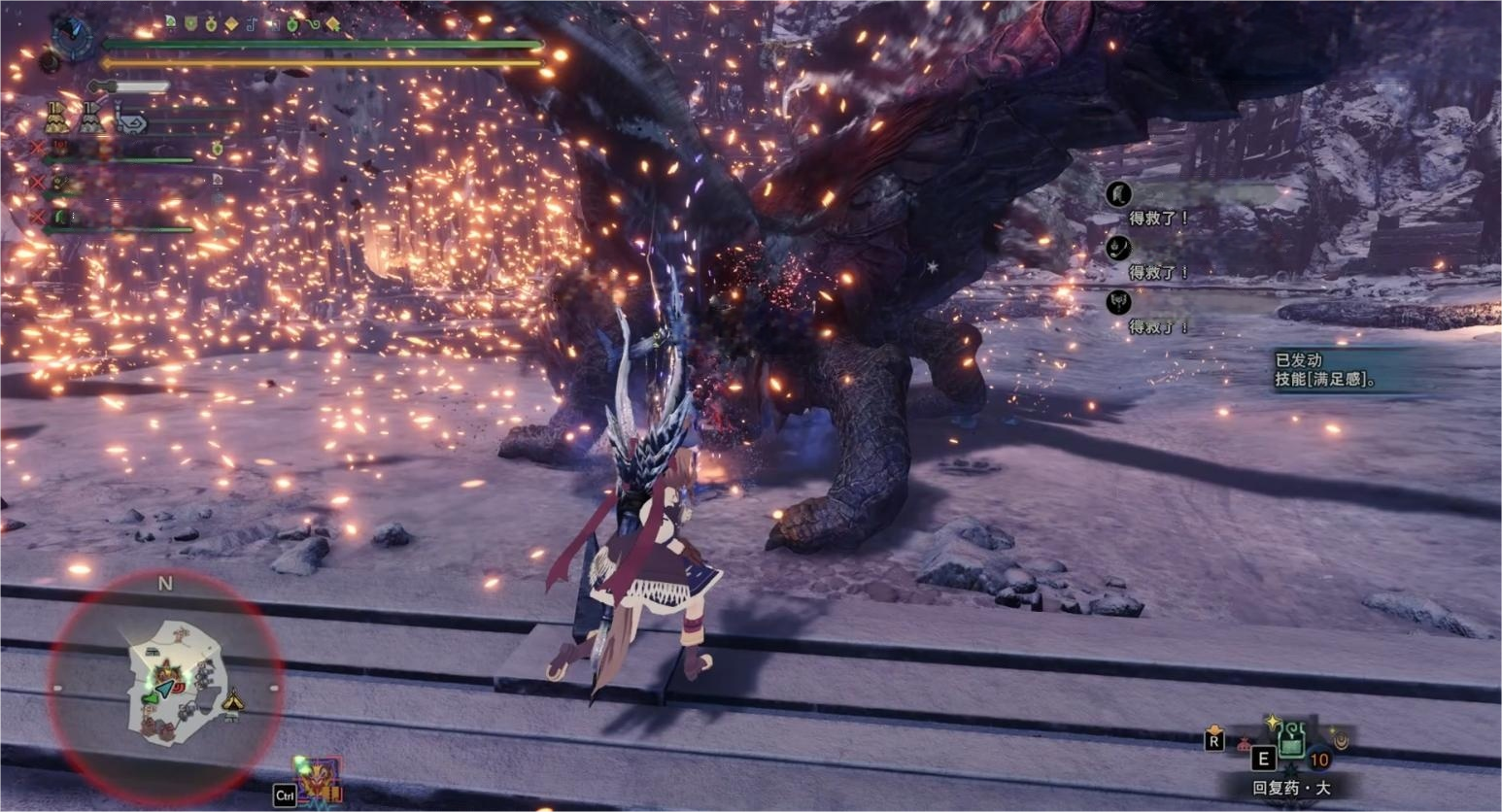Select the monster icon on the minimap

point(166,670)
